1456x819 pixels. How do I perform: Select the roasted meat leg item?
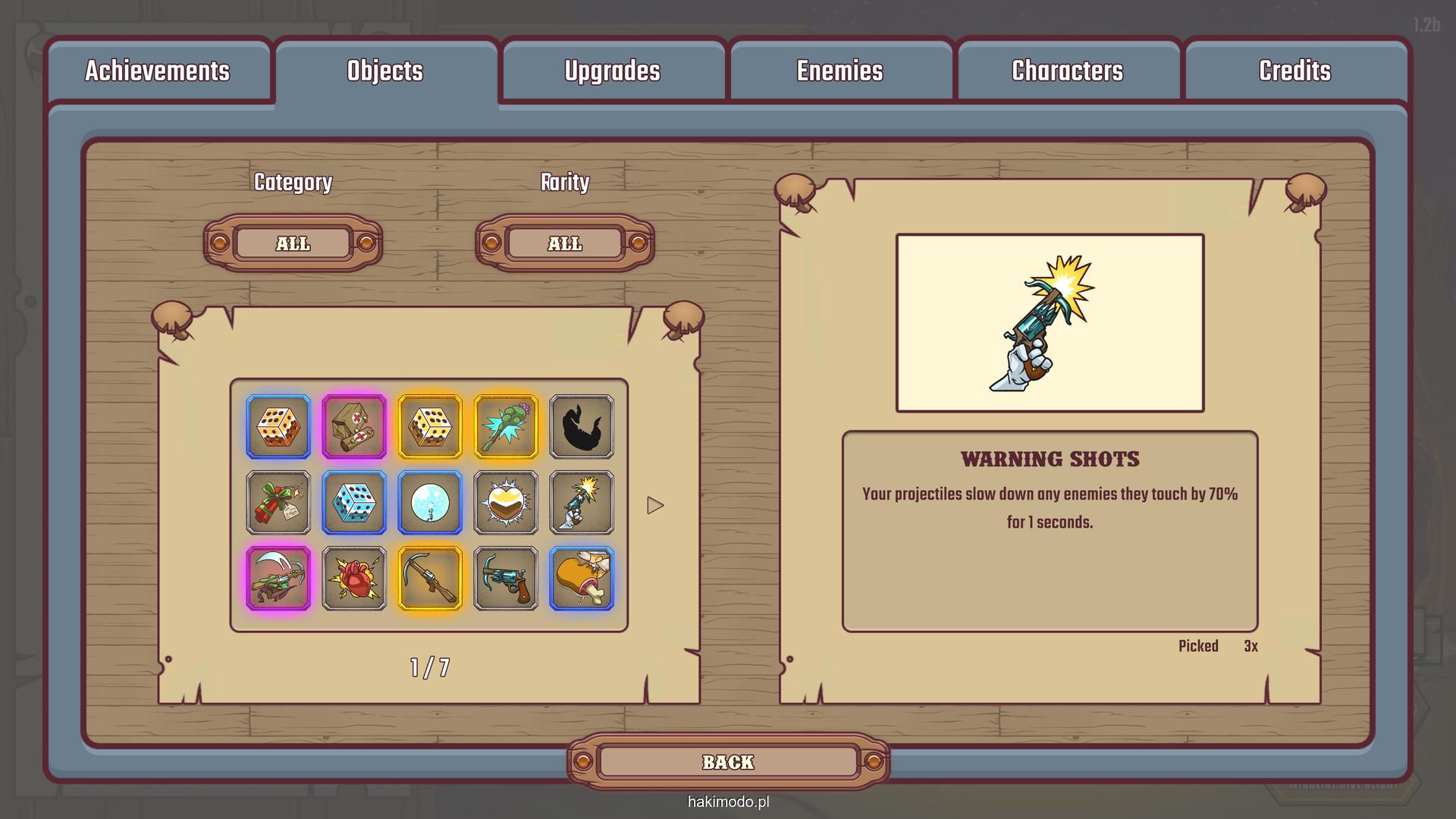582,579
